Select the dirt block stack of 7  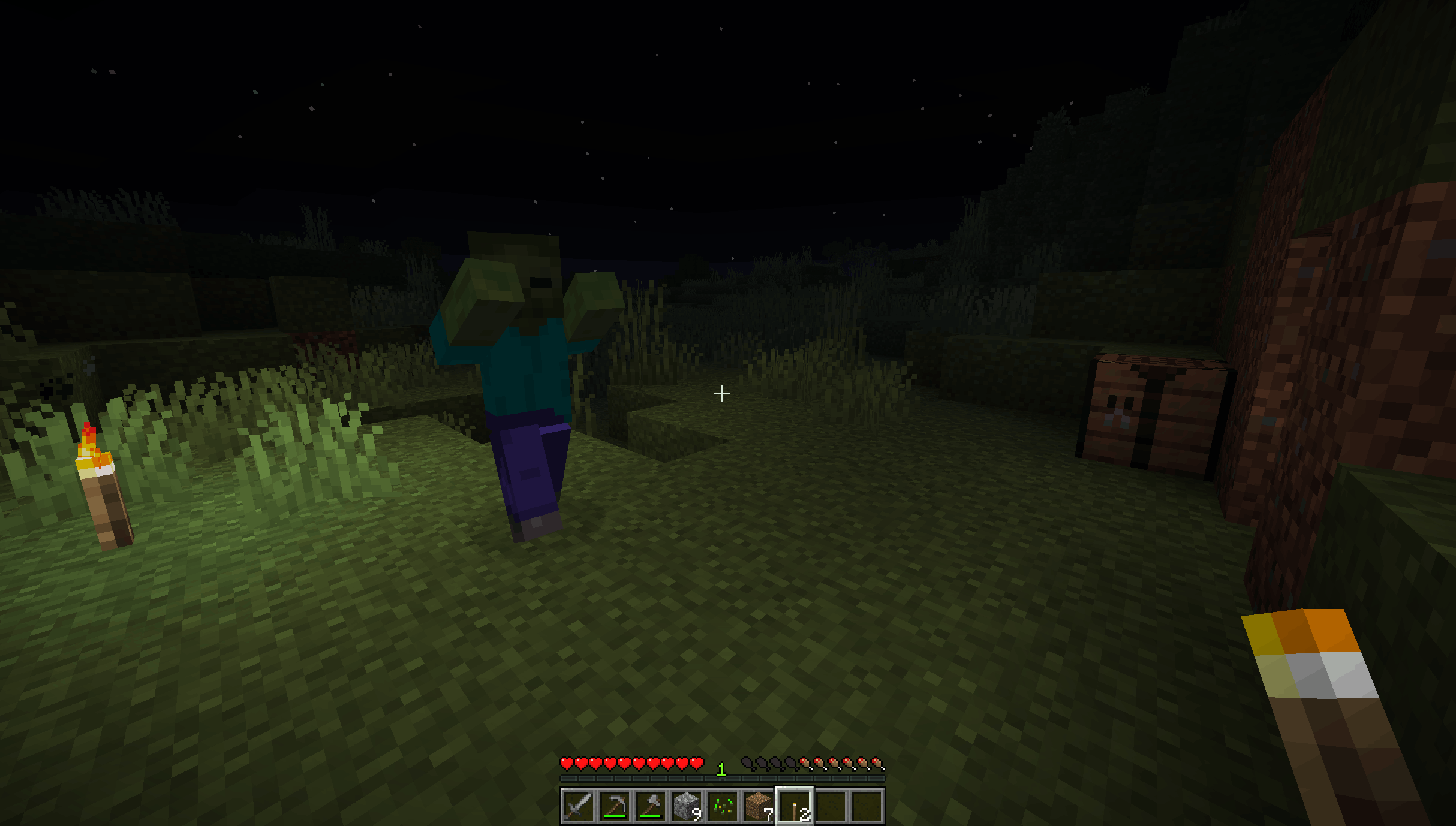(x=759, y=805)
